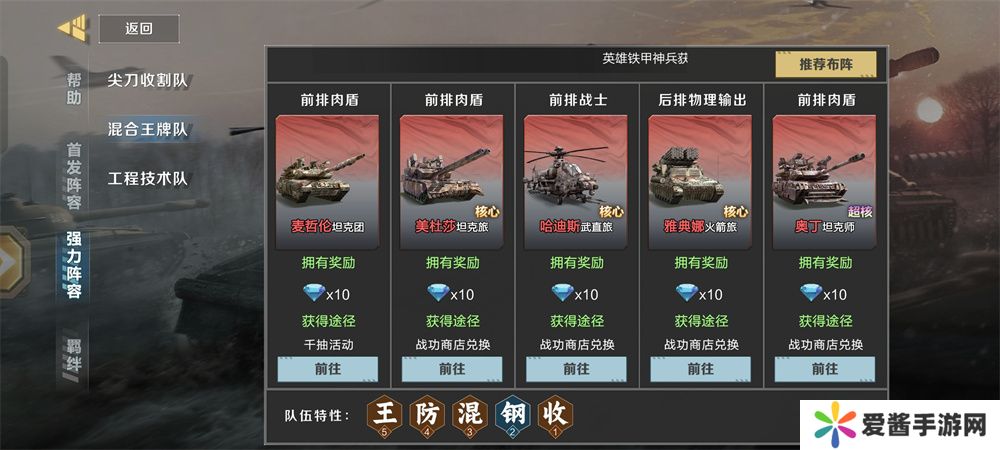Switch to the 帮助 tab
This screenshot has width=1000, height=450.
[x=74, y=89]
